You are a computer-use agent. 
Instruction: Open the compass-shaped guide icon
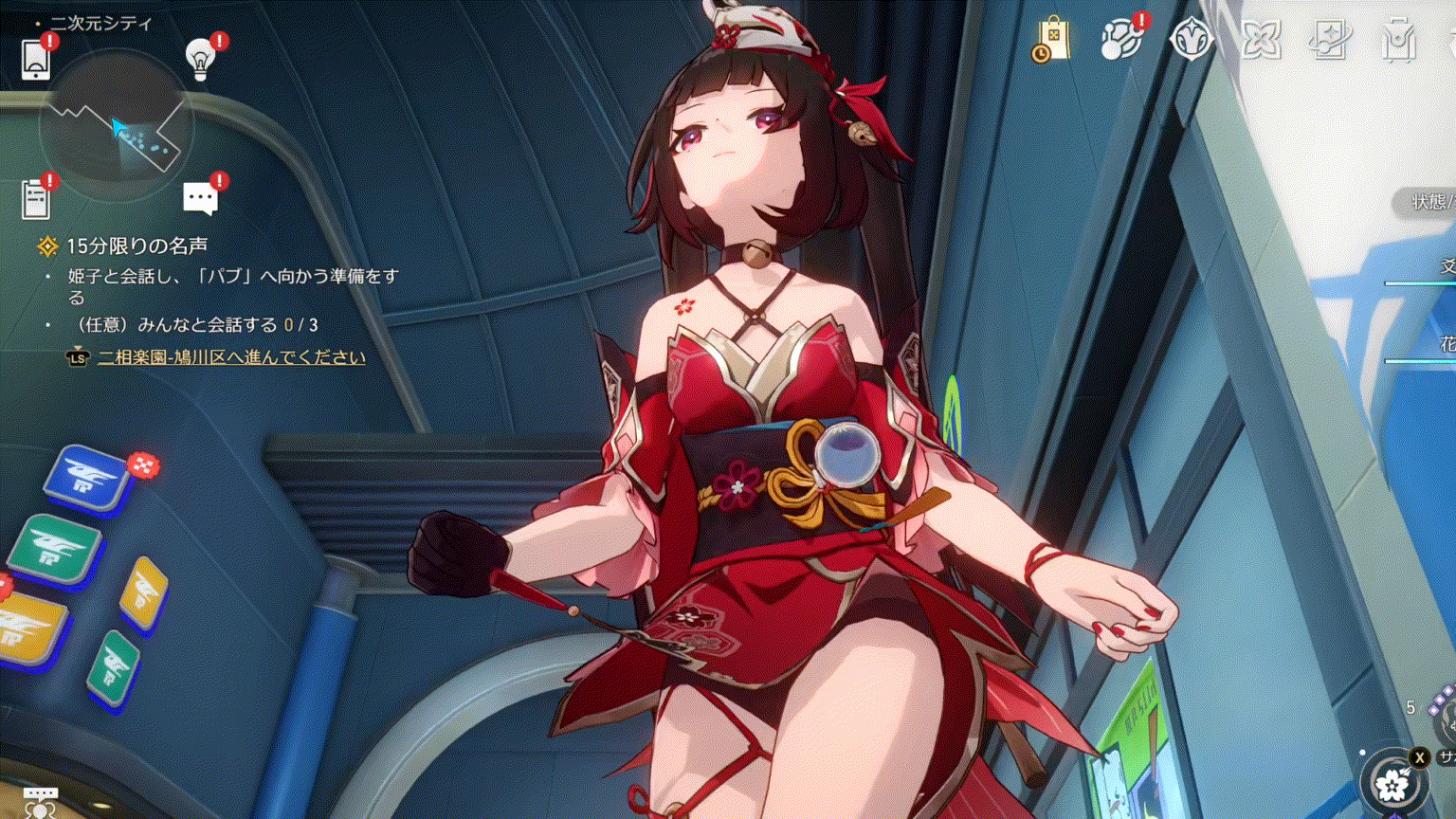click(1192, 41)
